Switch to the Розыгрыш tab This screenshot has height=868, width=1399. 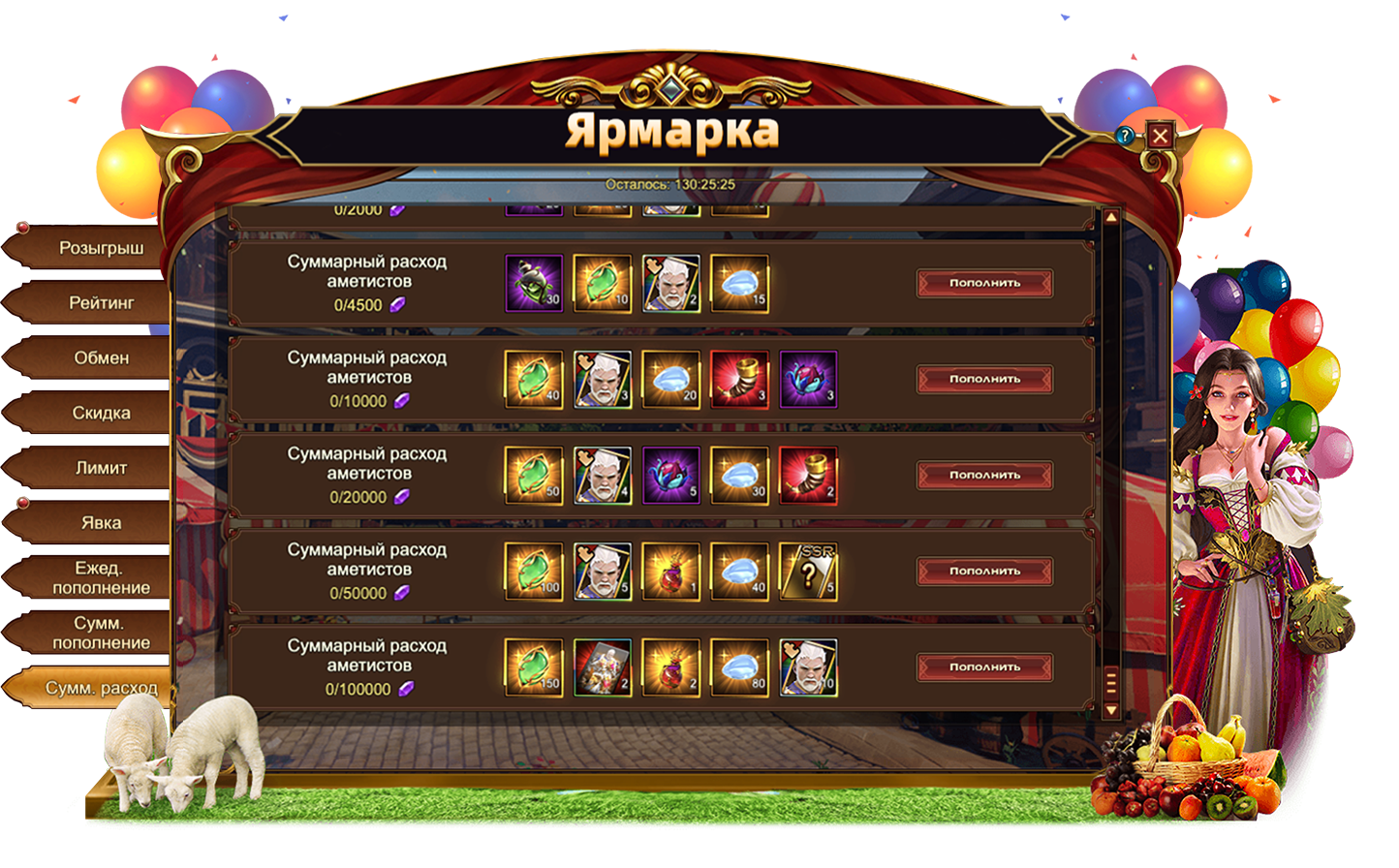[100, 248]
